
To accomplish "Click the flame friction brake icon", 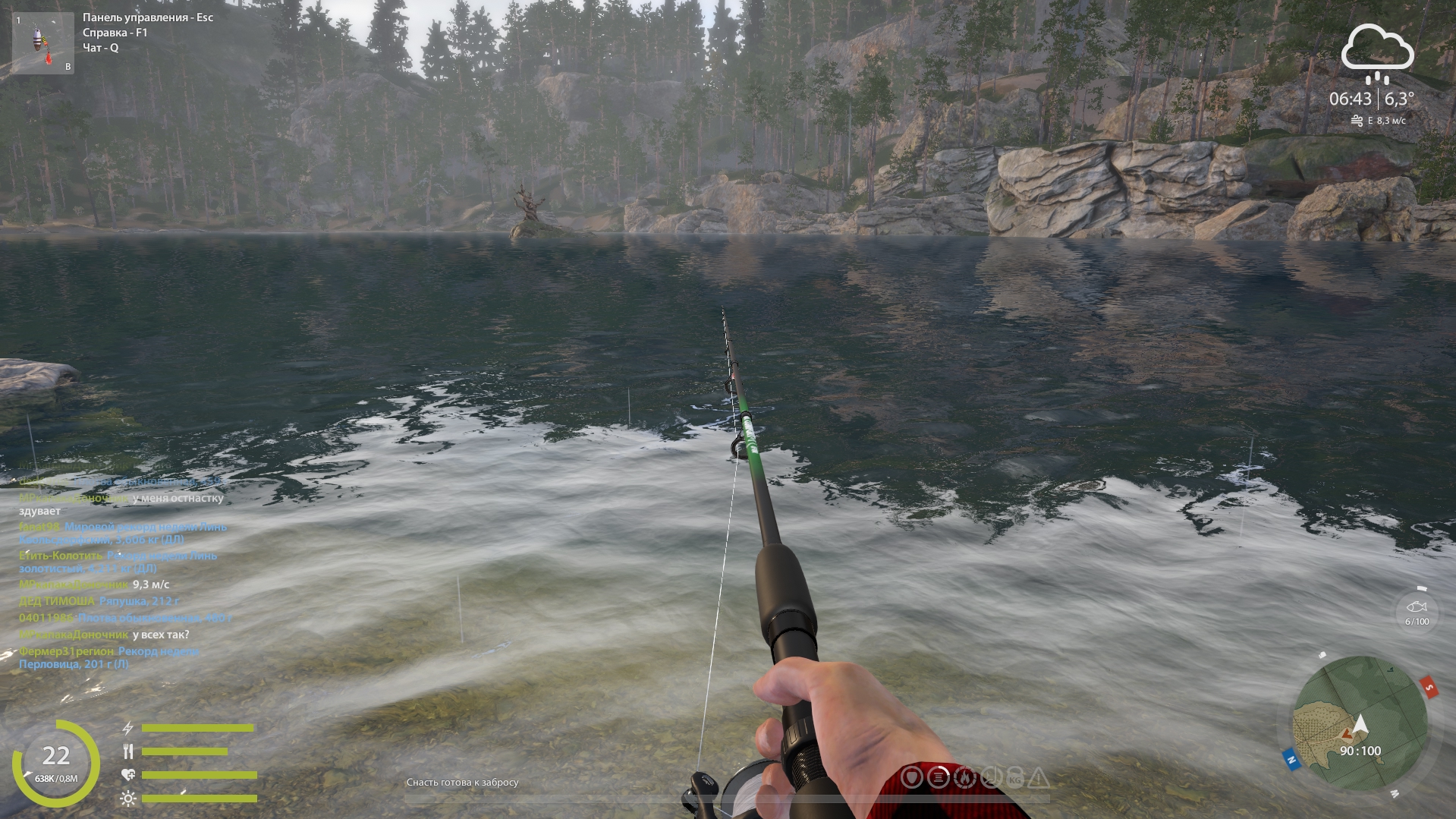I will coord(964,777).
